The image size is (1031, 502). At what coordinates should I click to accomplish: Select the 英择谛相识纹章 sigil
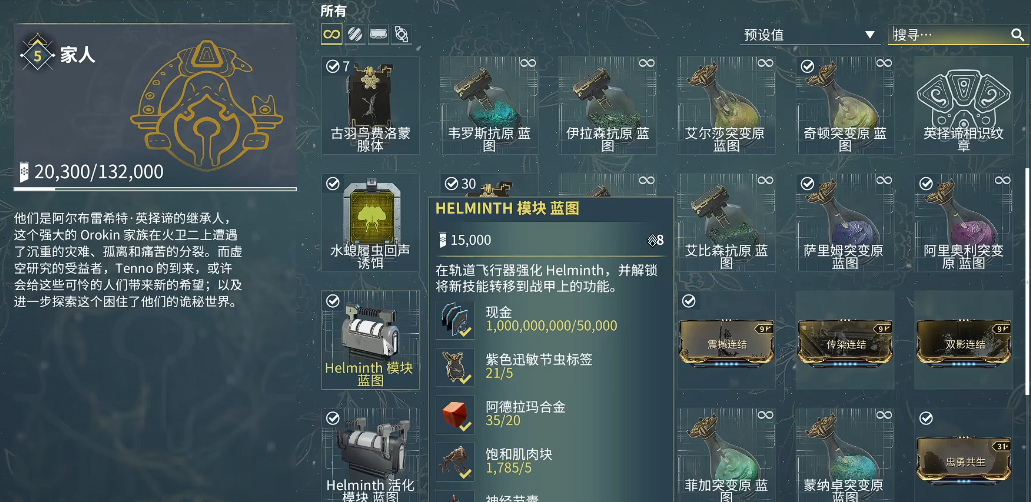(x=963, y=103)
